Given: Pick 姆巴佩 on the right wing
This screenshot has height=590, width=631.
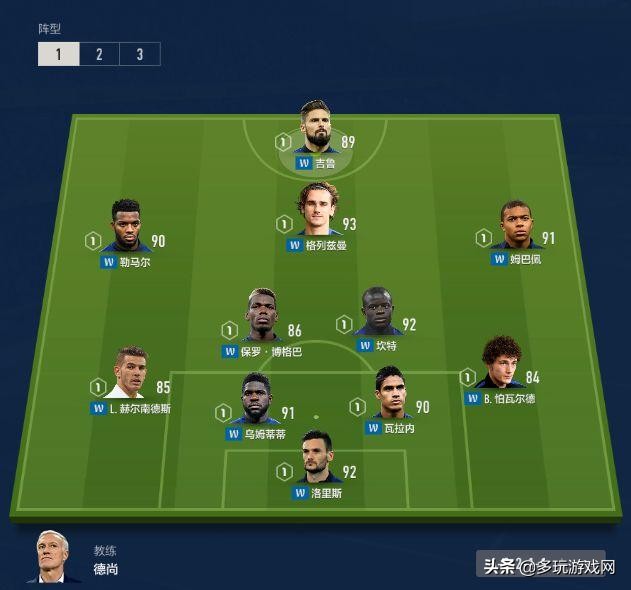Looking at the screenshot, I should tap(515, 226).
